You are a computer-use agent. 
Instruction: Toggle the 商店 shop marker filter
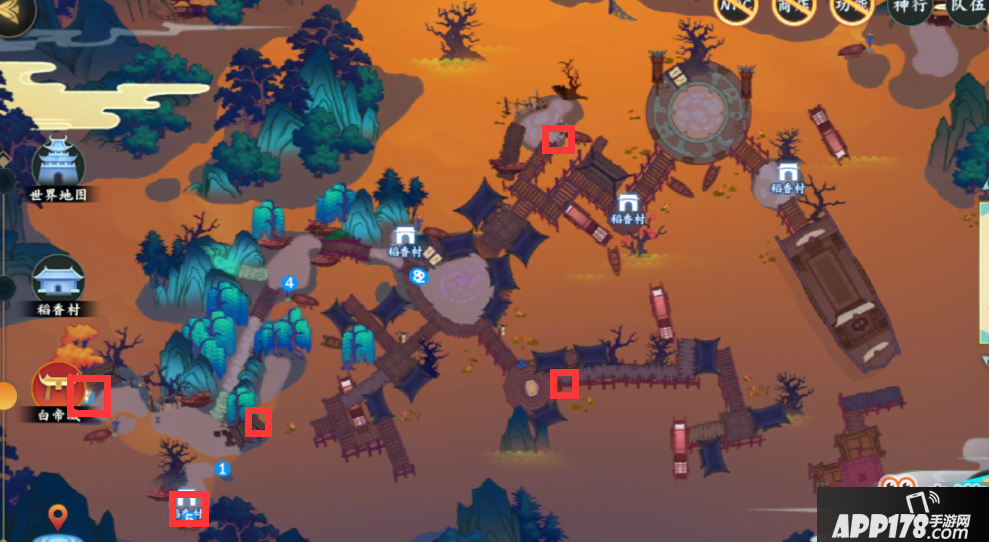pos(793,8)
